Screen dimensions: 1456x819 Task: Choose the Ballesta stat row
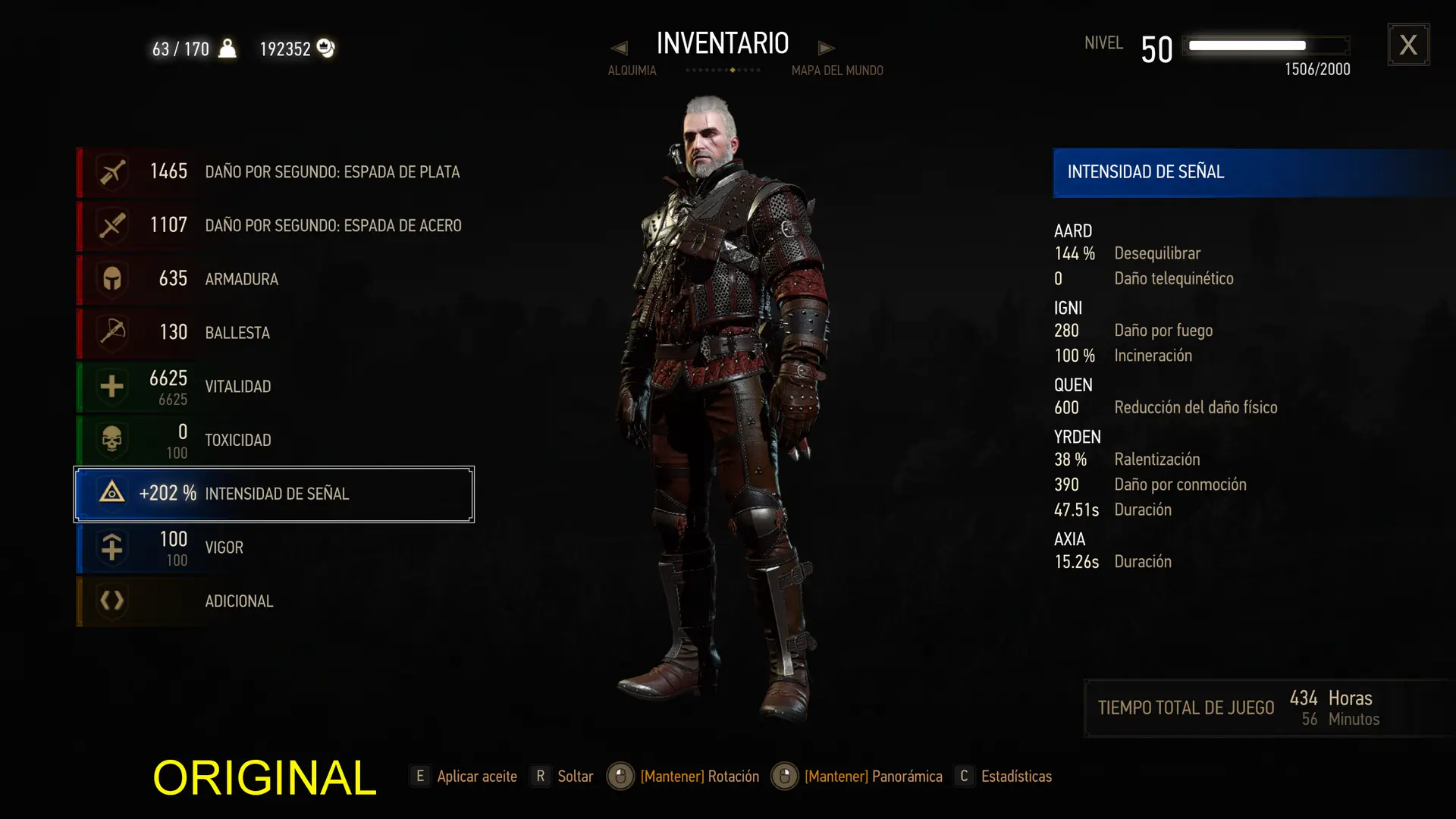[x=275, y=332]
